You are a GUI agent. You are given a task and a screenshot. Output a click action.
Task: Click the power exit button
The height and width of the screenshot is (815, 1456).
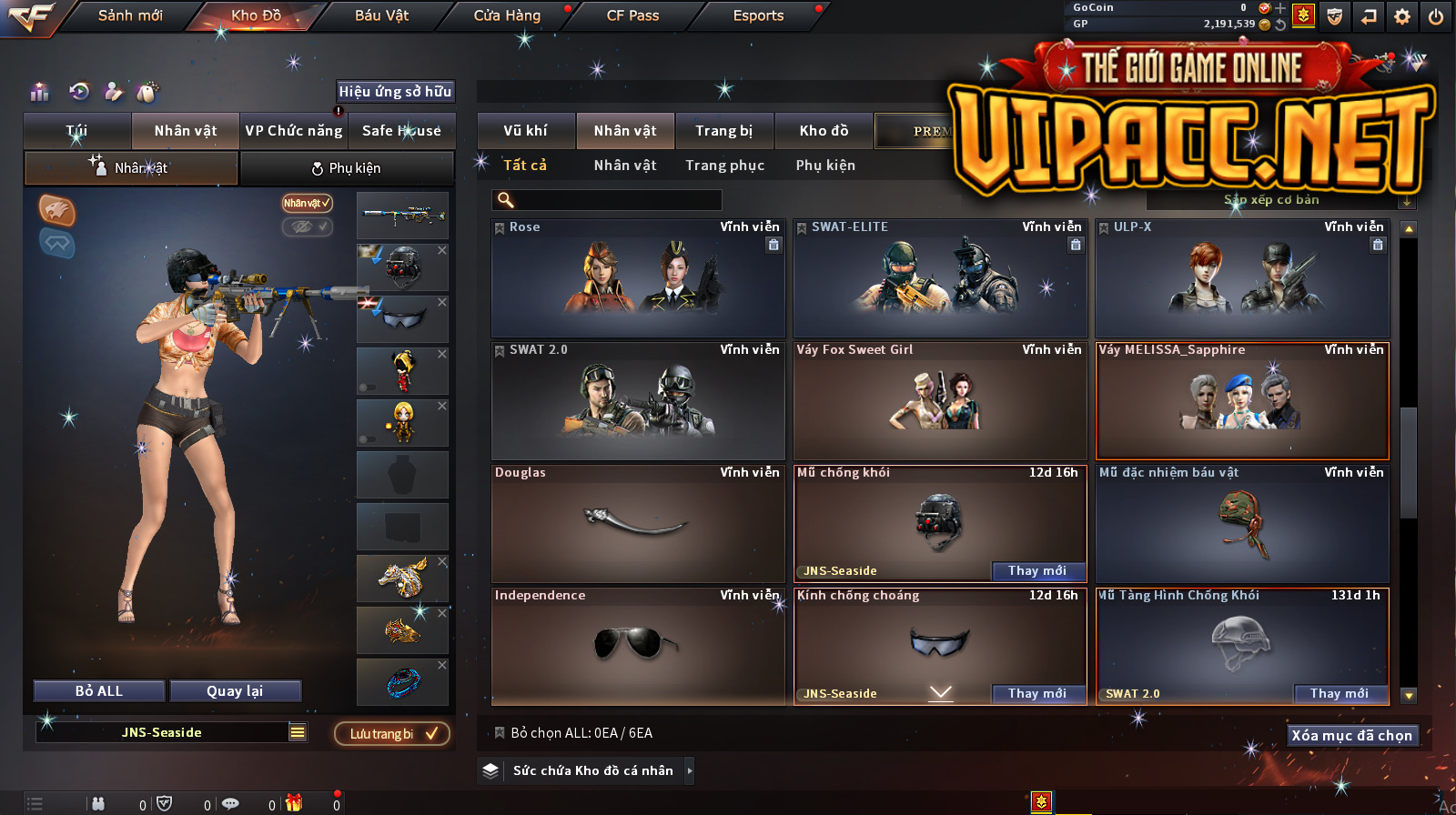point(1435,16)
